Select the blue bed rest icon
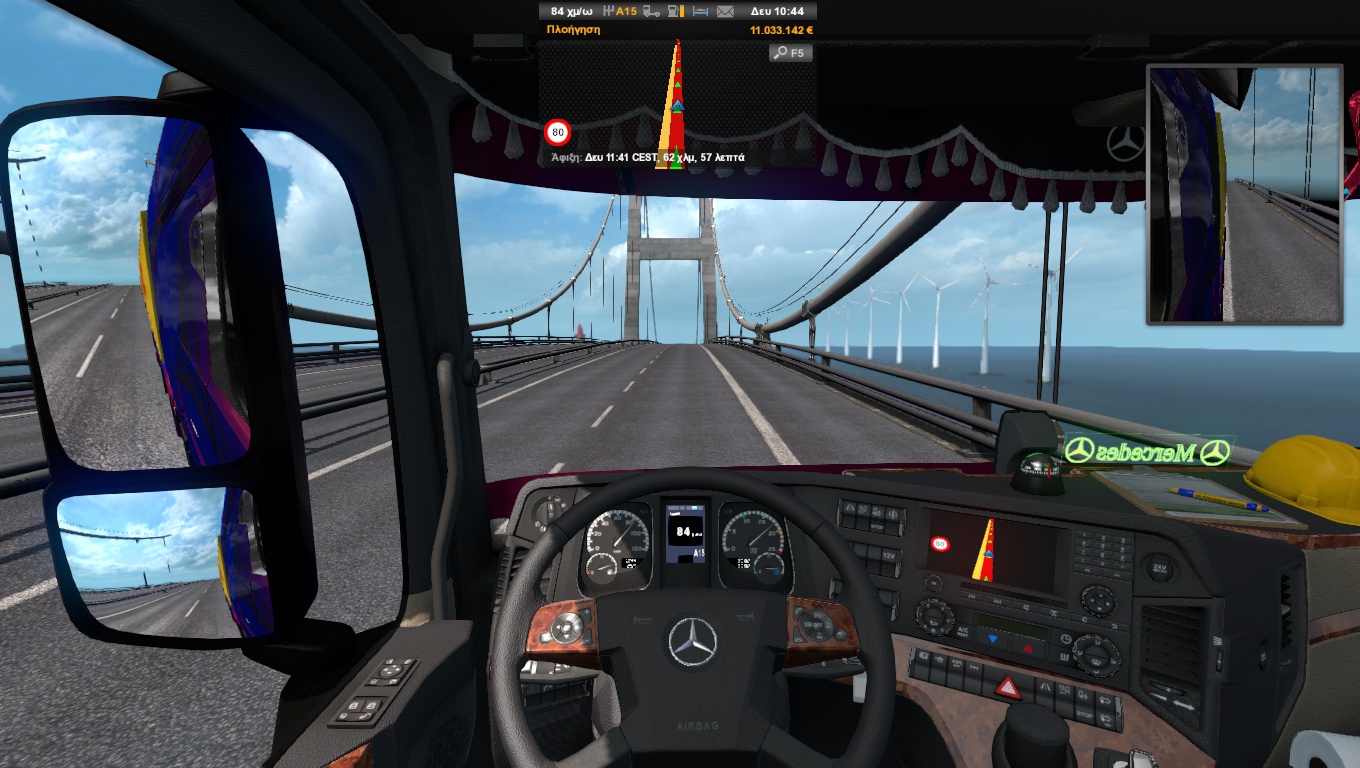Image resolution: width=1360 pixels, height=768 pixels. (701, 12)
